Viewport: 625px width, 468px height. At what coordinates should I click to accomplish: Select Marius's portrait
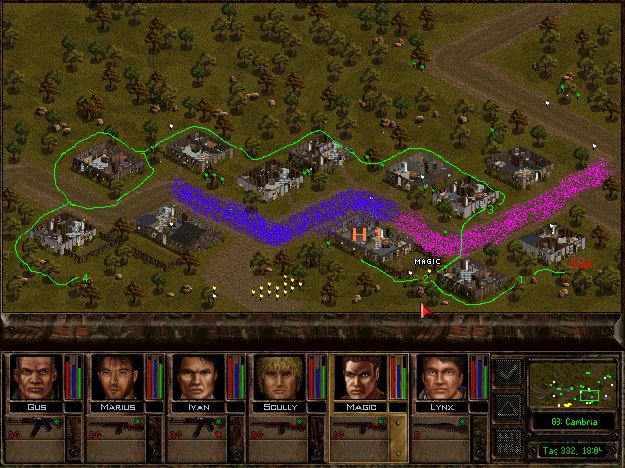(117, 377)
